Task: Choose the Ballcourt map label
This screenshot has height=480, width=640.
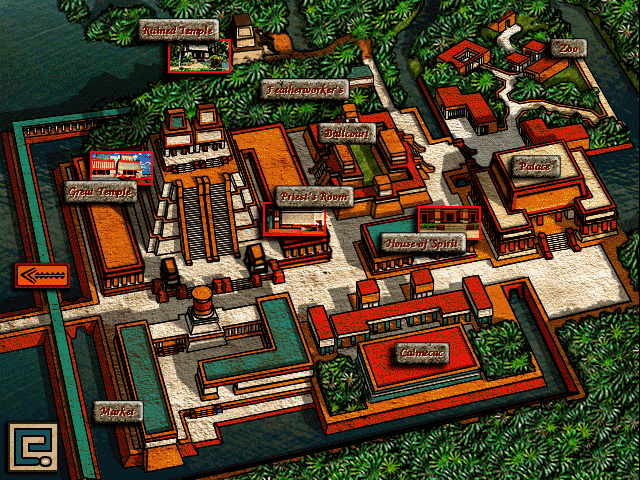Action: [347, 132]
